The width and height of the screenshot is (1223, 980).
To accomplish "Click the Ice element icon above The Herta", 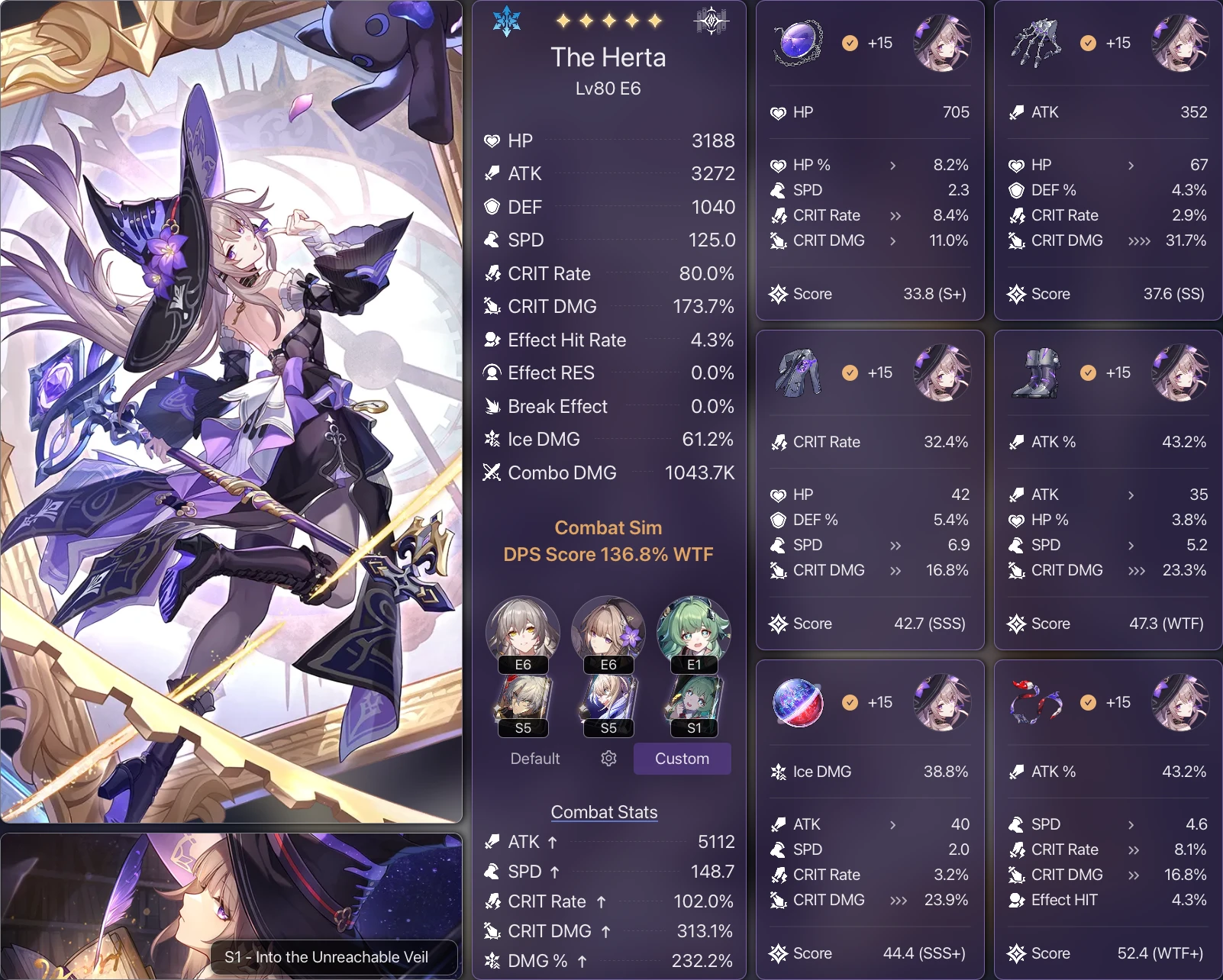I will tap(507, 21).
